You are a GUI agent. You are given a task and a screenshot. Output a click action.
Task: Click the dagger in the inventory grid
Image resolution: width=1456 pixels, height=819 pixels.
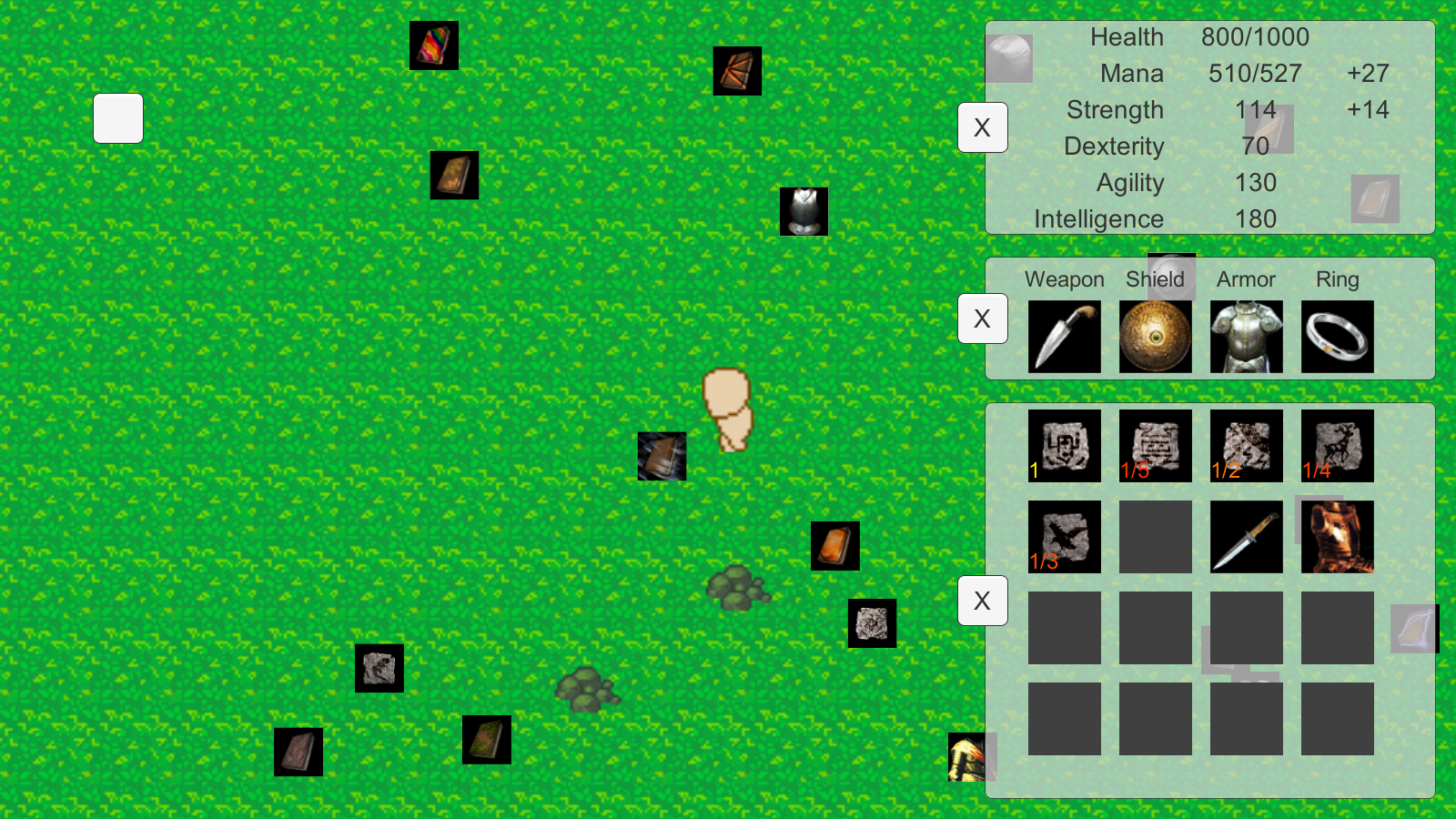tap(1246, 536)
